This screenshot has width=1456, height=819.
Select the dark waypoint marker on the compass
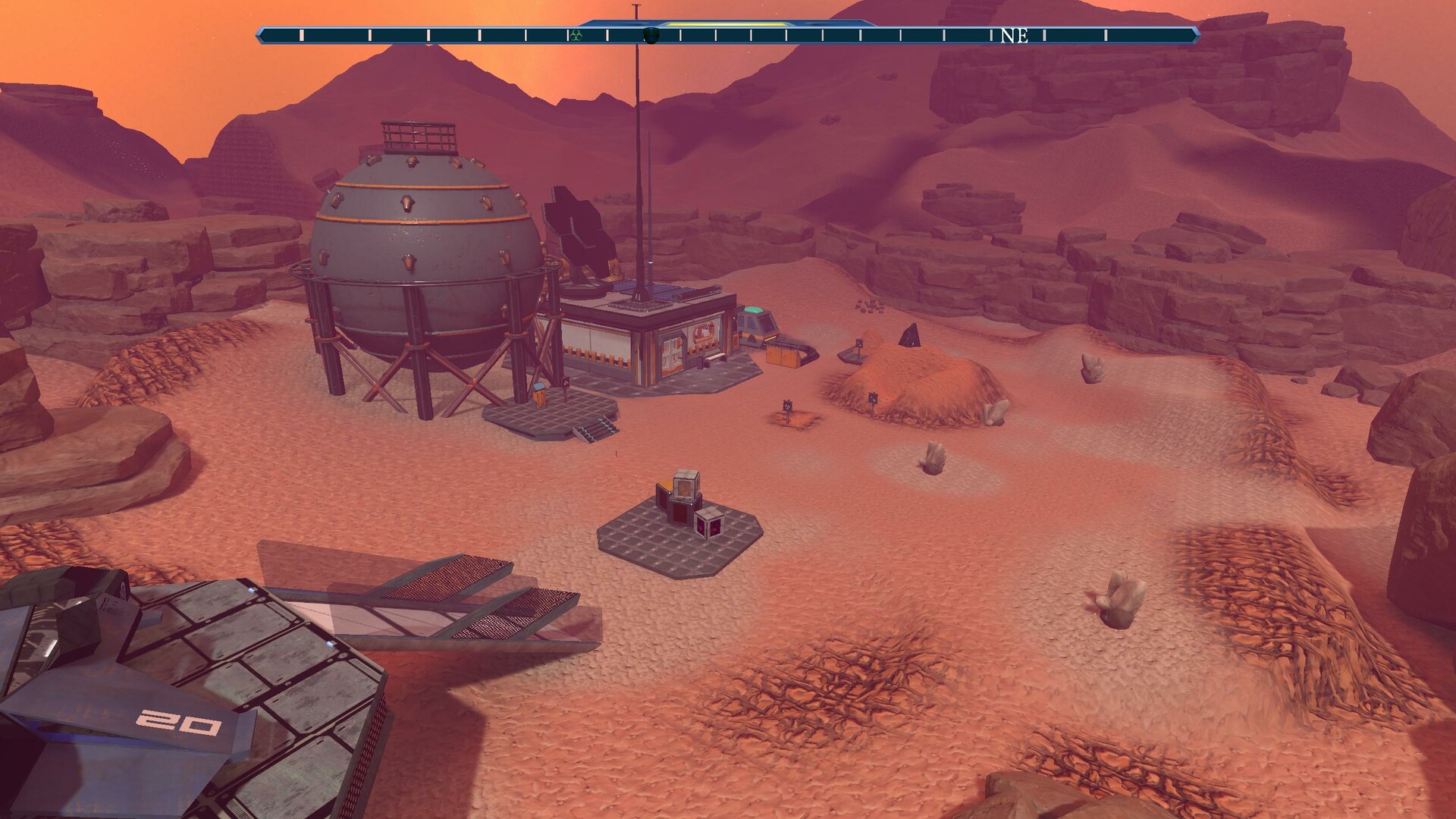click(650, 35)
